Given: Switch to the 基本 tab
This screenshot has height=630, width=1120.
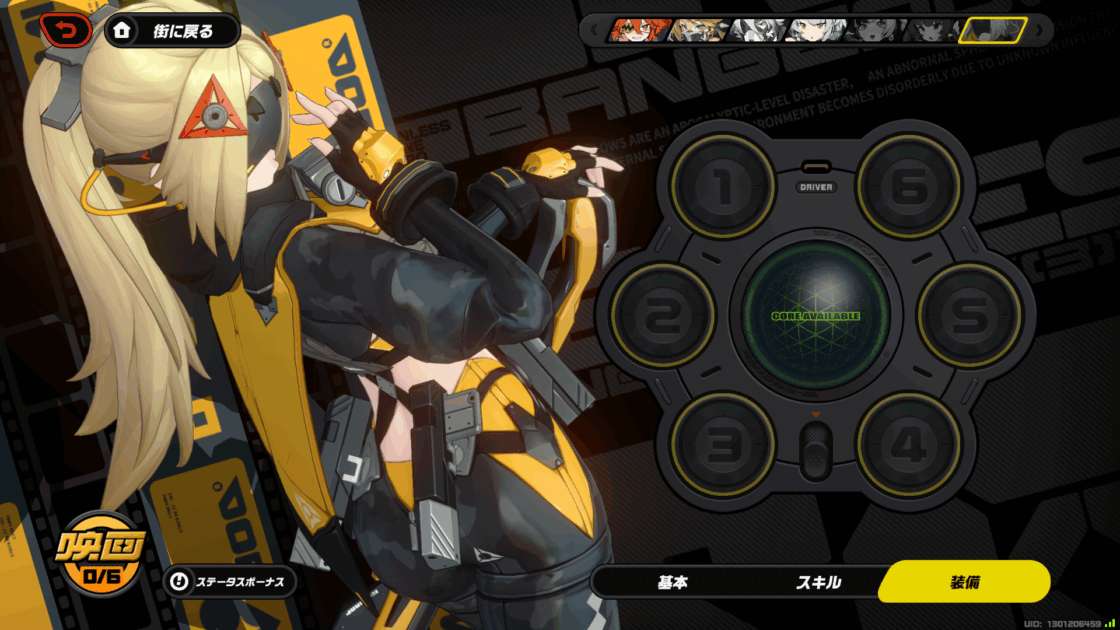Looking at the screenshot, I should click(x=672, y=582).
